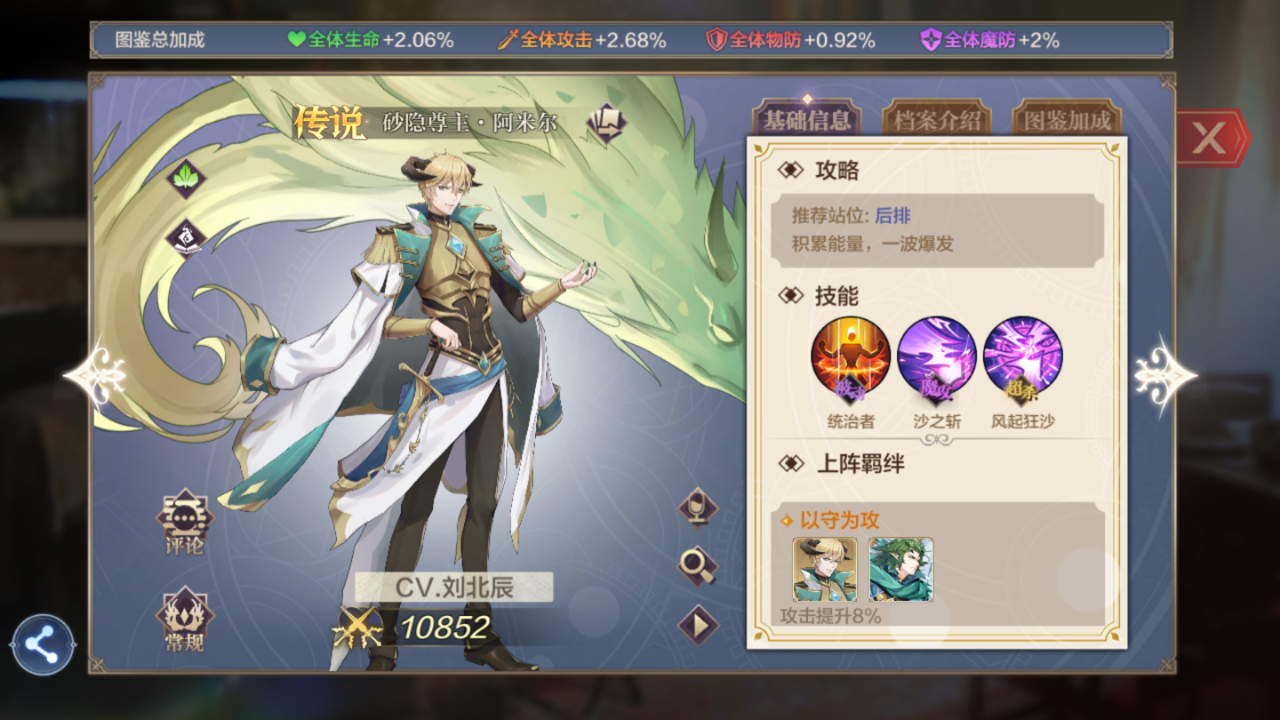The width and height of the screenshot is (1280, 720).
Task: Open the 沙之斩 skill details
Action: [x=936, y=355]
